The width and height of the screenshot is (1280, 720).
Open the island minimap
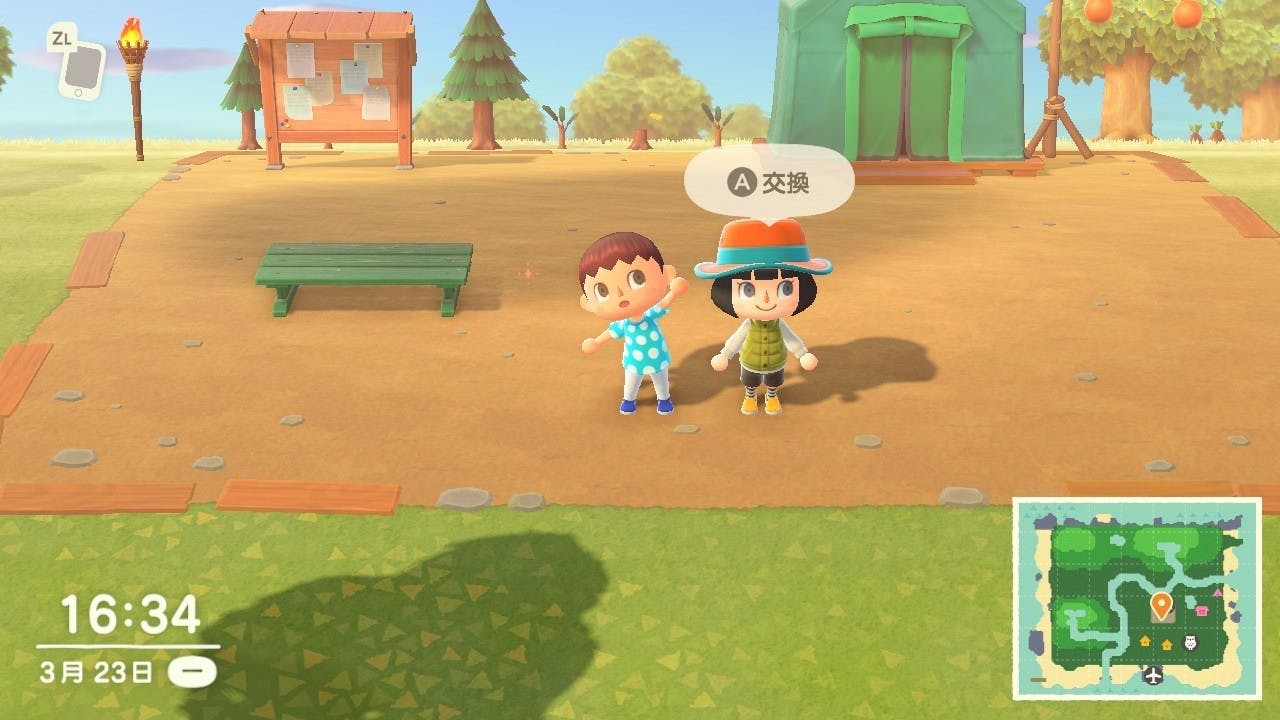click(1136, 597)
